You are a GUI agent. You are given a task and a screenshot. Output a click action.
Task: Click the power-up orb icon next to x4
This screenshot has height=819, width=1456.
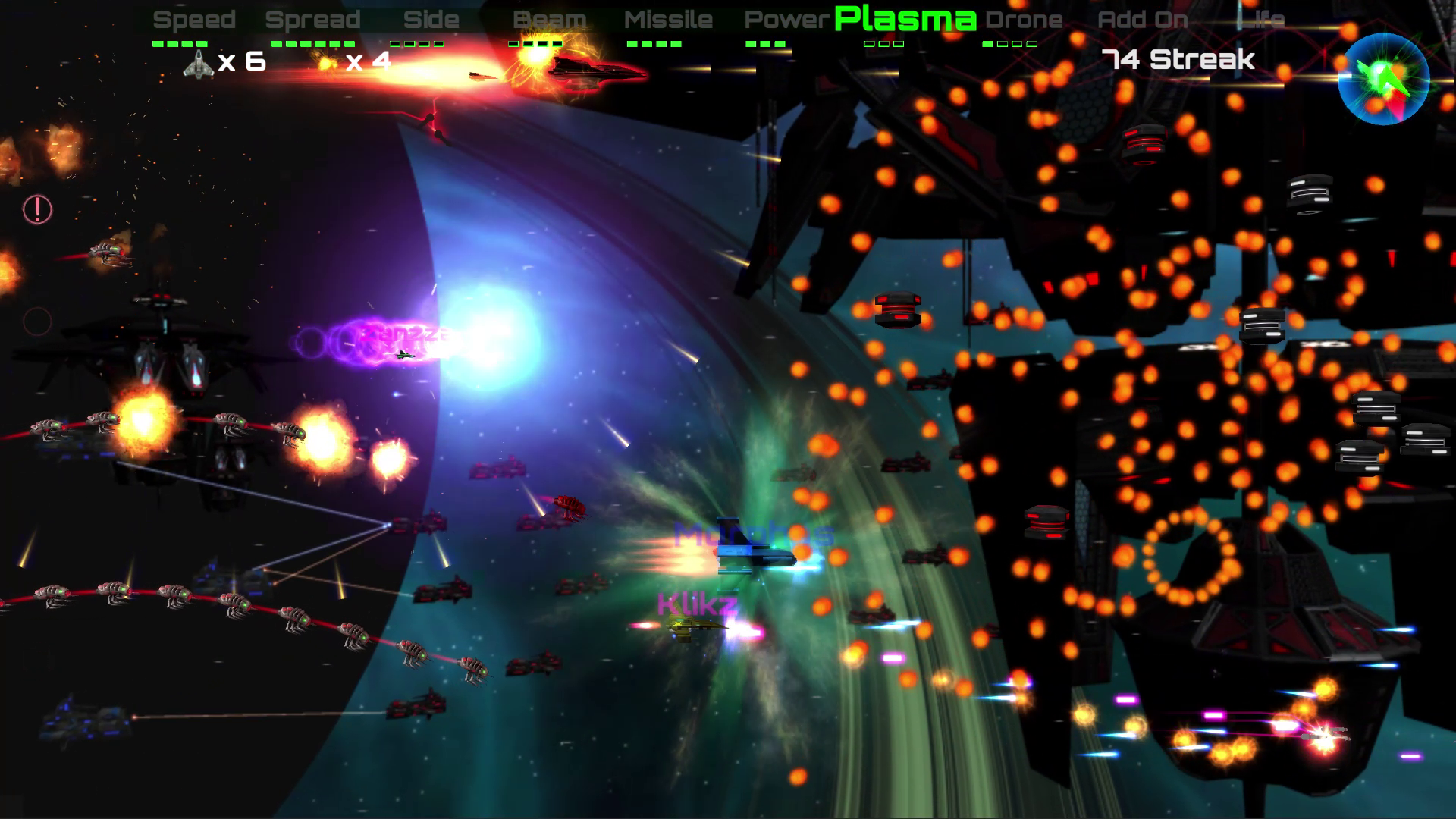point(326,62)
